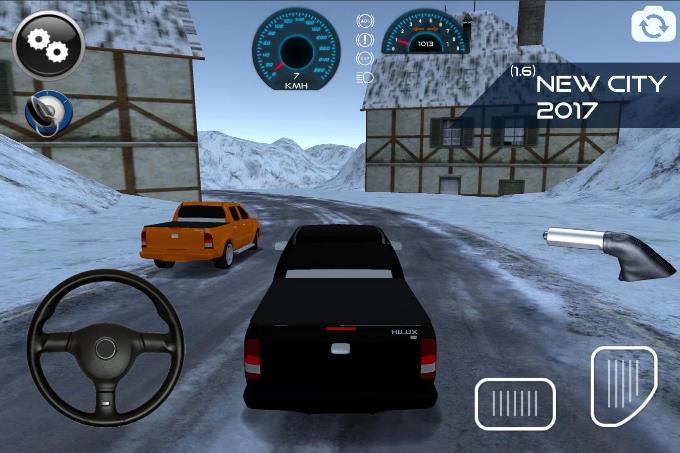Toggle the ESP indicator
Image resolution: width=680 pixels, height=453 pixels.
(365, 58)
